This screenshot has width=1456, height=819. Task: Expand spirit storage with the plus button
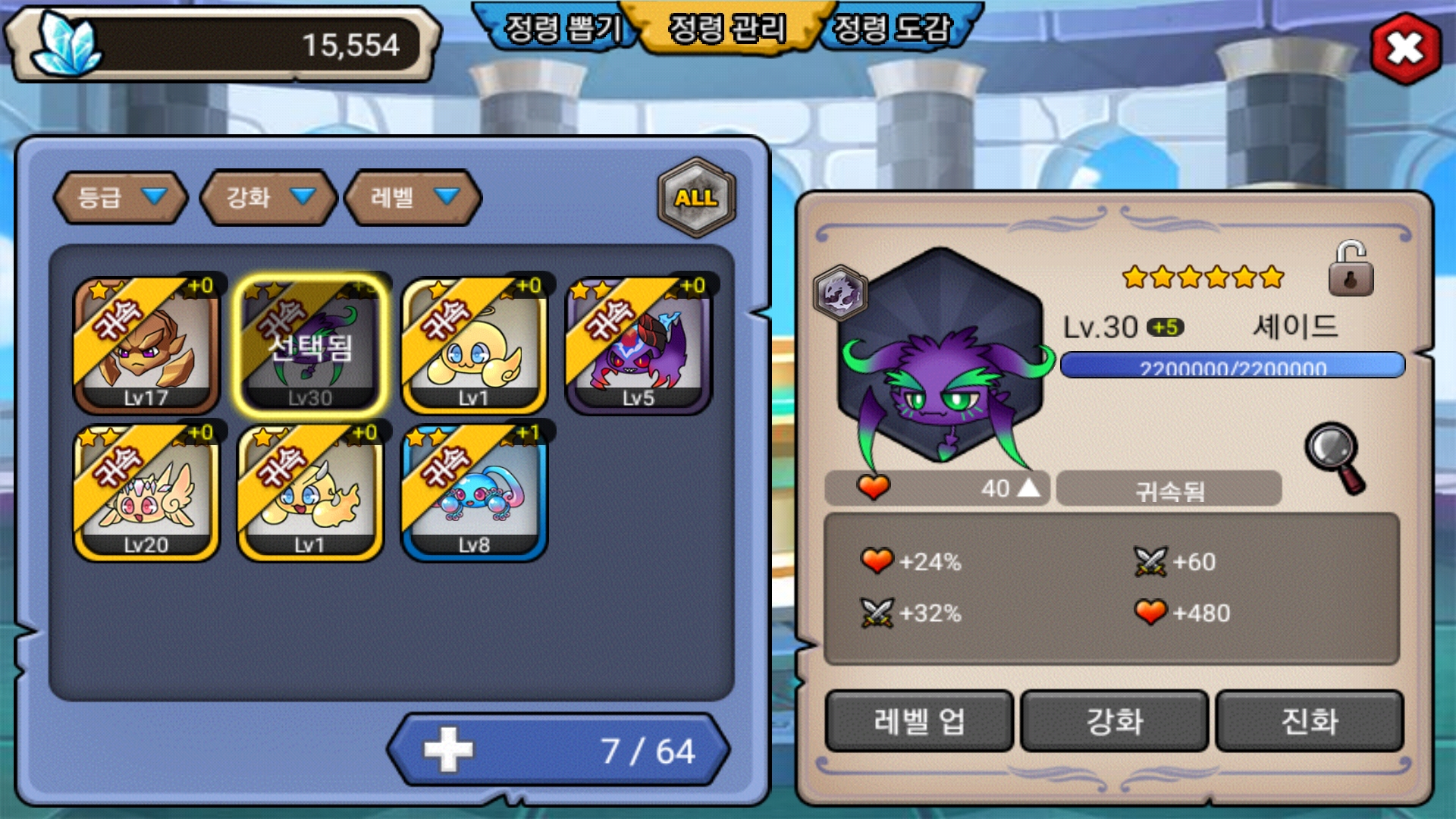point(448,750)
